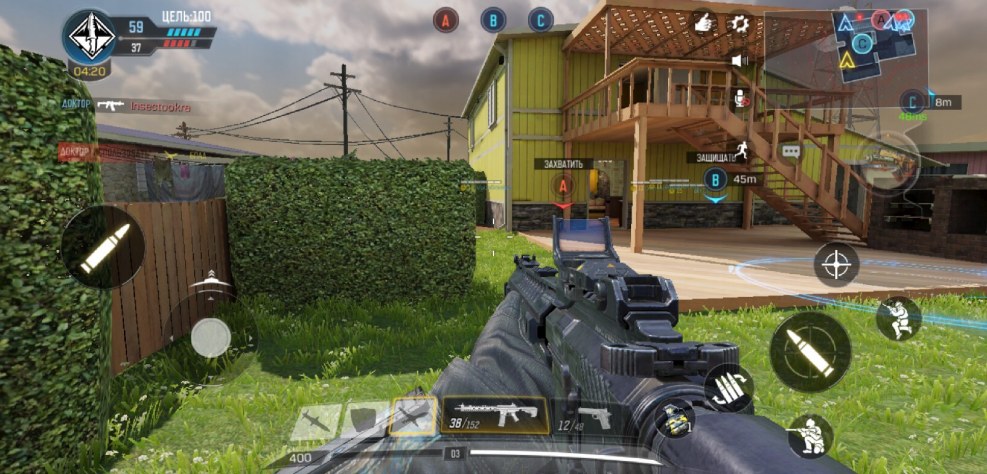Activate the highlighted scorestreak slot

pyautogui.click(x=412, y=418)
